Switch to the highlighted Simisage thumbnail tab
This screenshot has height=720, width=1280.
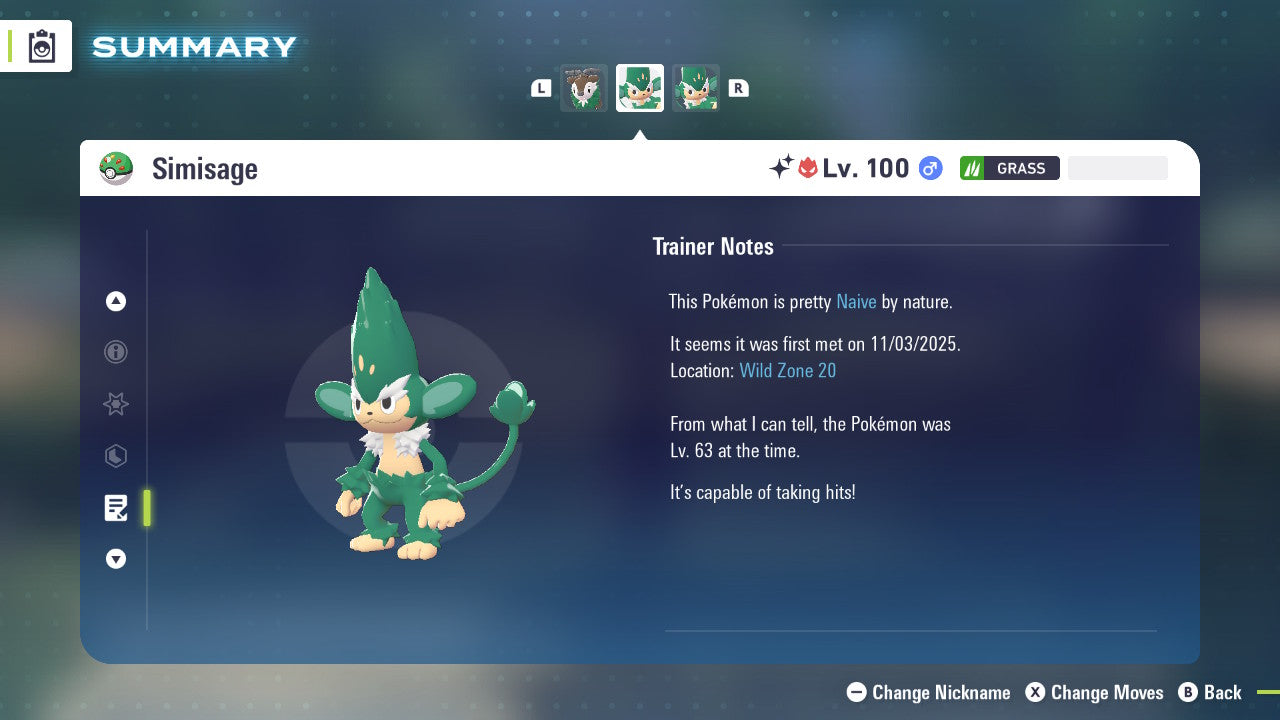click(x=640, y=88)
